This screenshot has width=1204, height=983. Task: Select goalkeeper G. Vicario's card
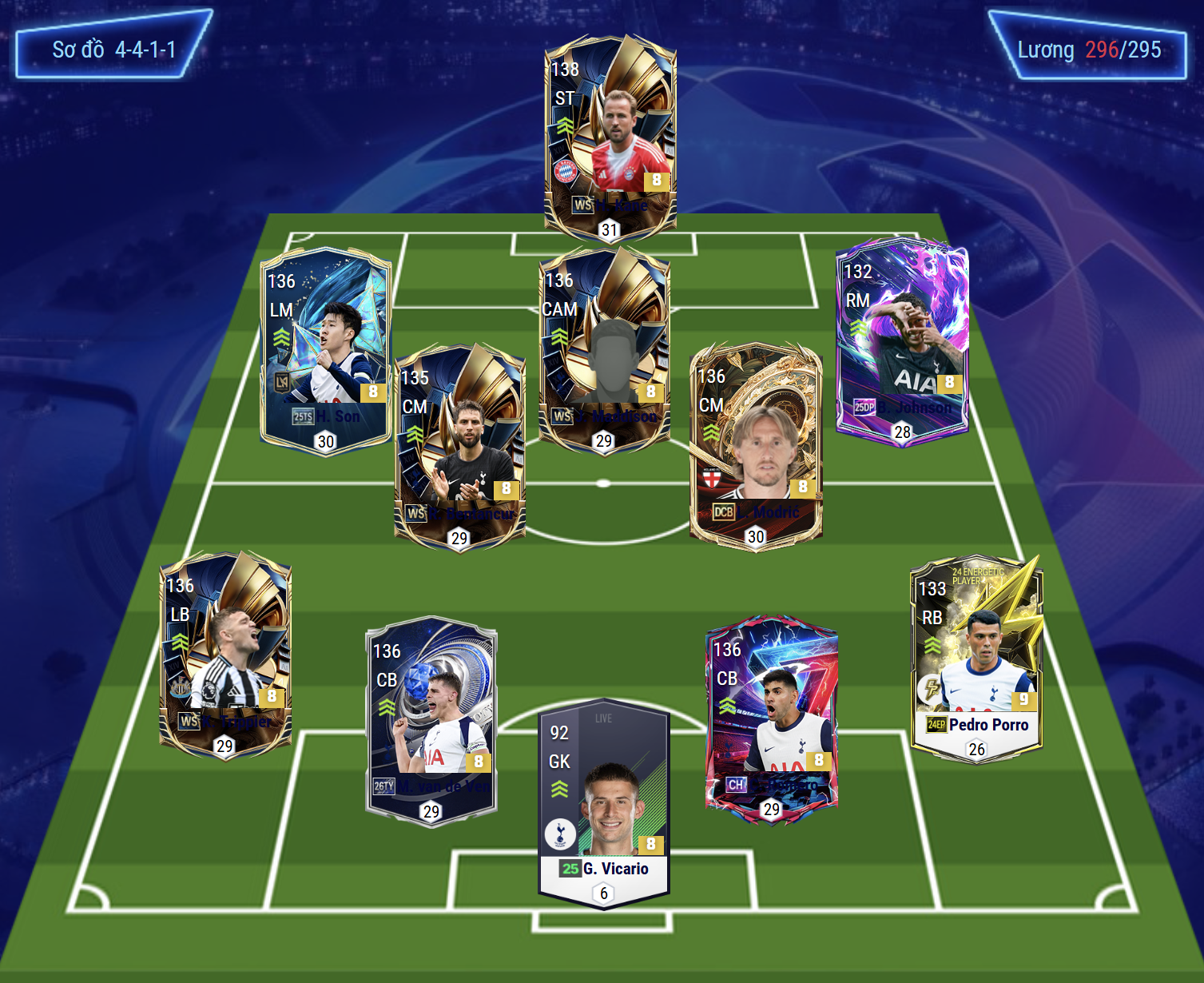tap(604, 803)
